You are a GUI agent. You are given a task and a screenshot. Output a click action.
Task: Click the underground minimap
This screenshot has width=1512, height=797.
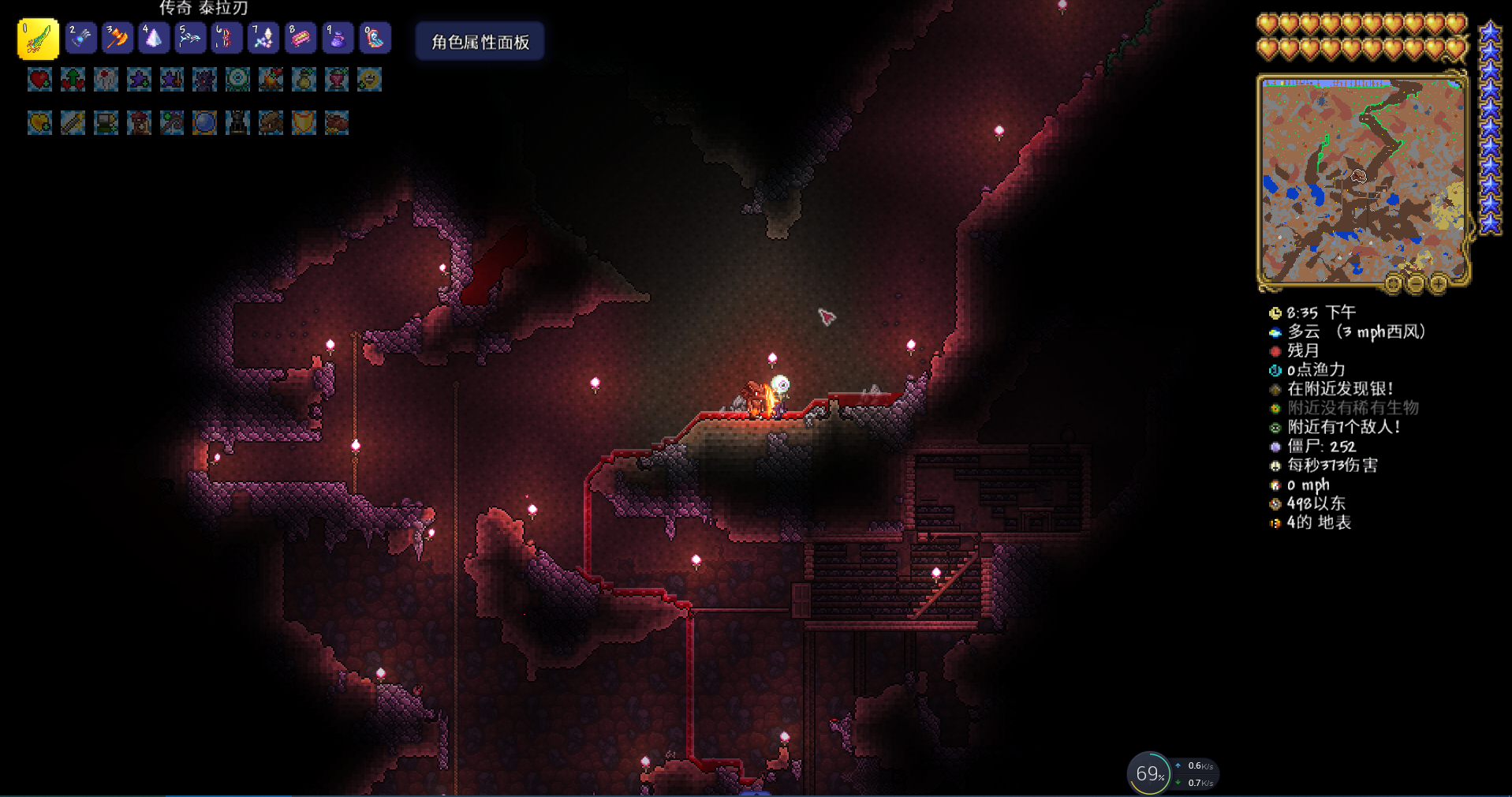coord(1362,180)
